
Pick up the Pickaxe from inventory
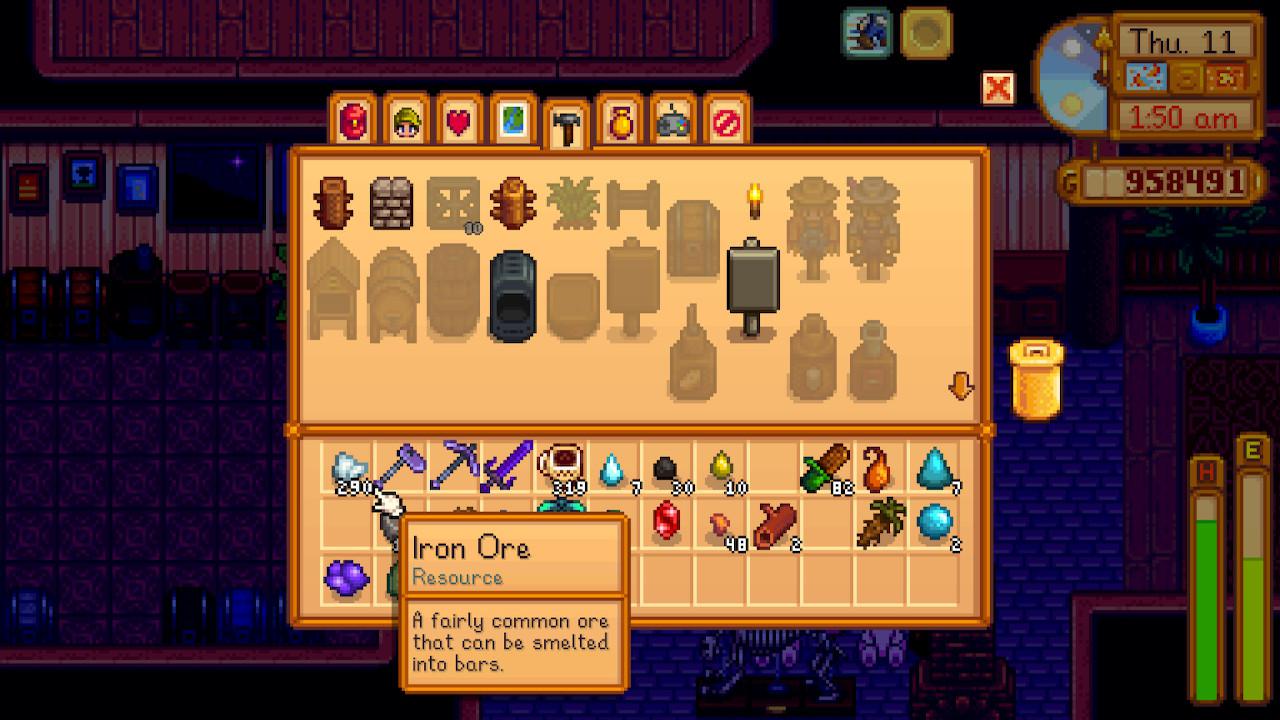pos(450,468)
